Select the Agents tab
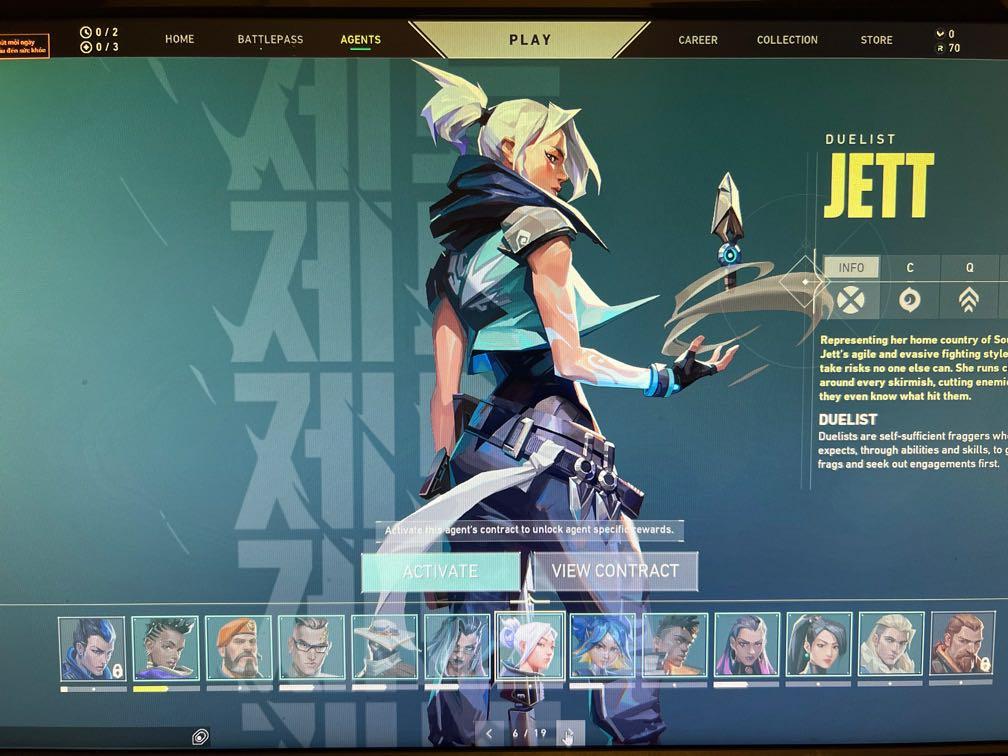This screenshot has width=1008, height=756. tap(360, 40)
